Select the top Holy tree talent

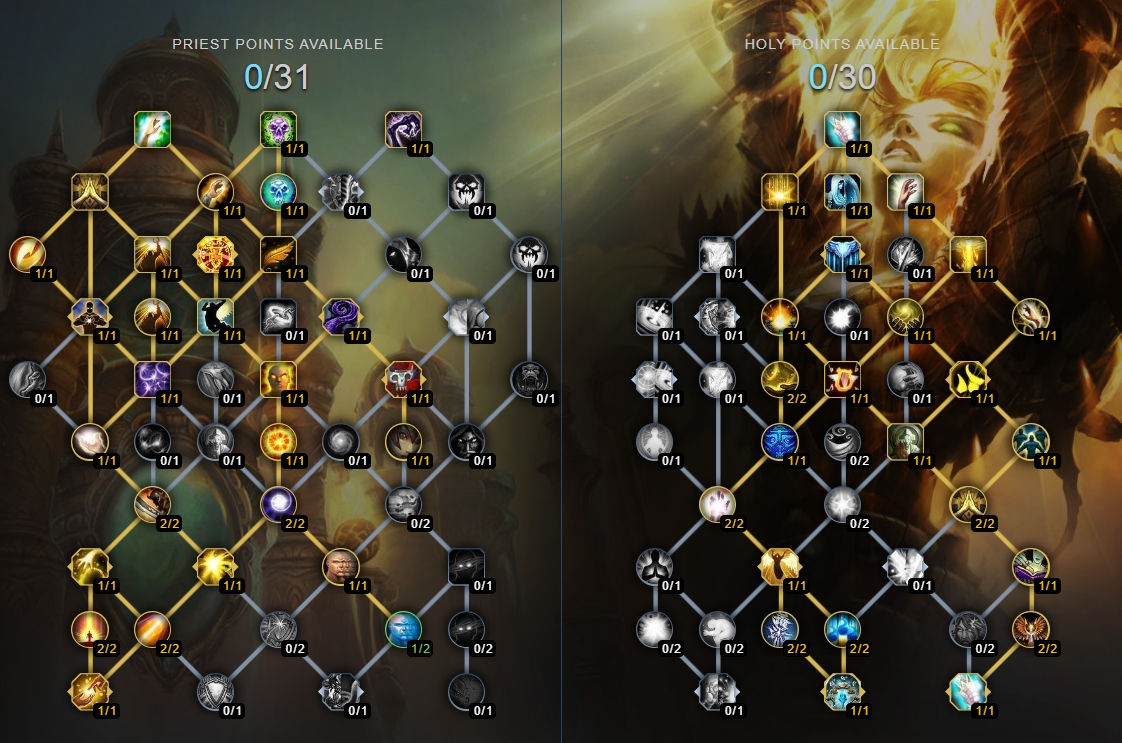(842, 128)
